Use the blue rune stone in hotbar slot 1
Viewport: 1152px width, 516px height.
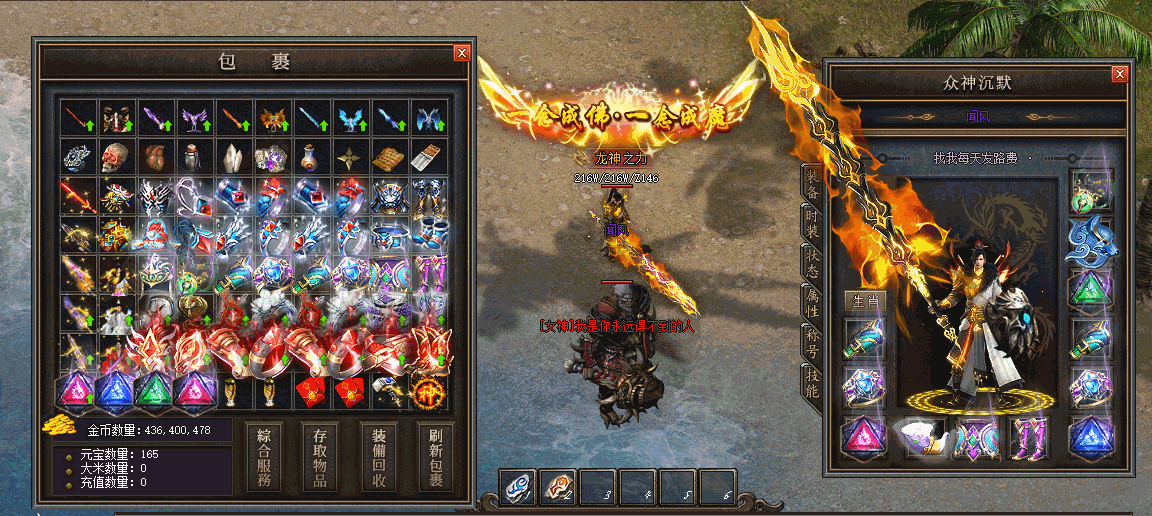point(519,487)
